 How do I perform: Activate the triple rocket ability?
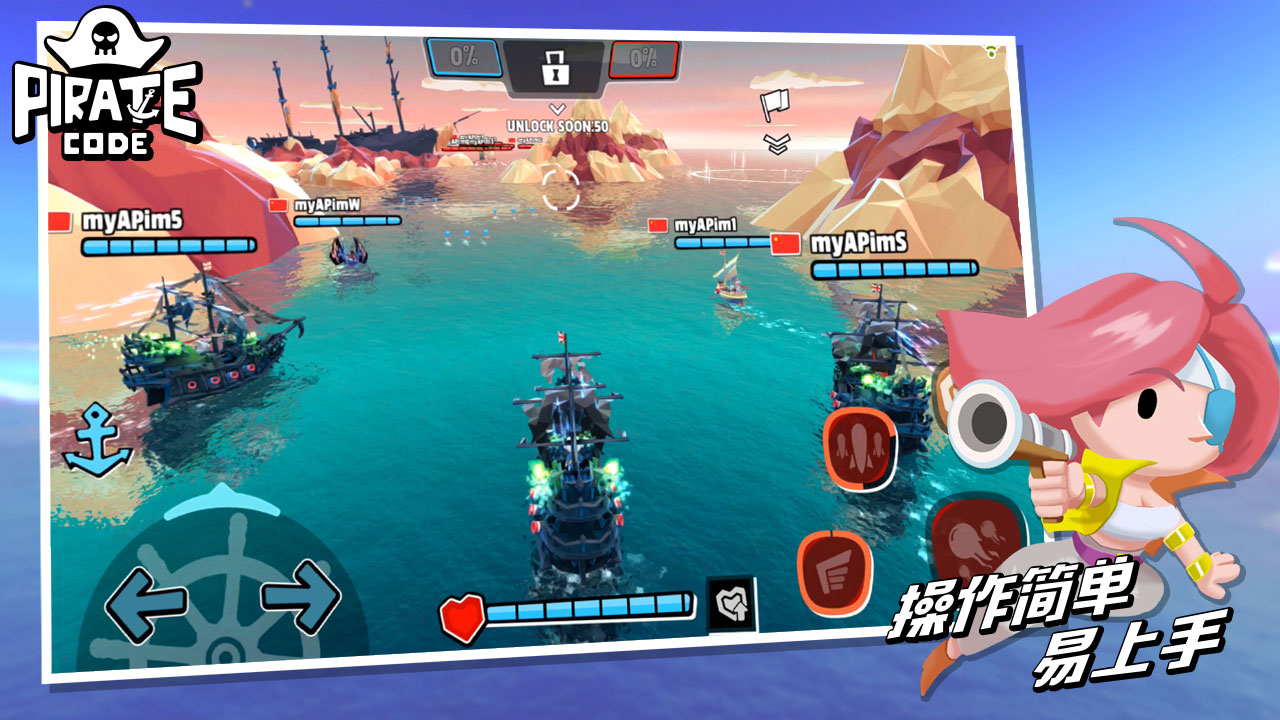(860, 449)
